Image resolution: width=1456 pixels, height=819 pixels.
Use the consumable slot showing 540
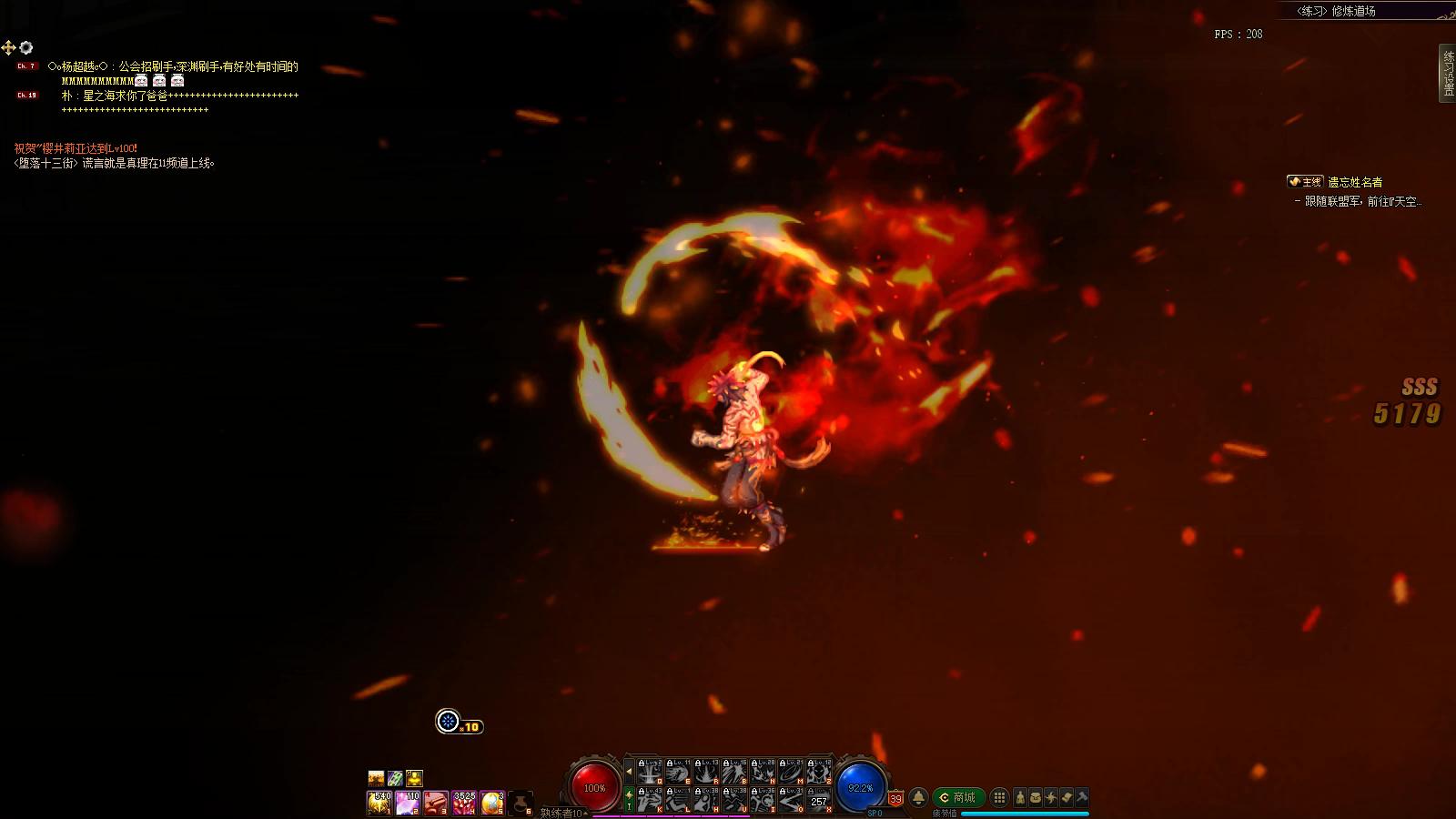coord(379,803)
